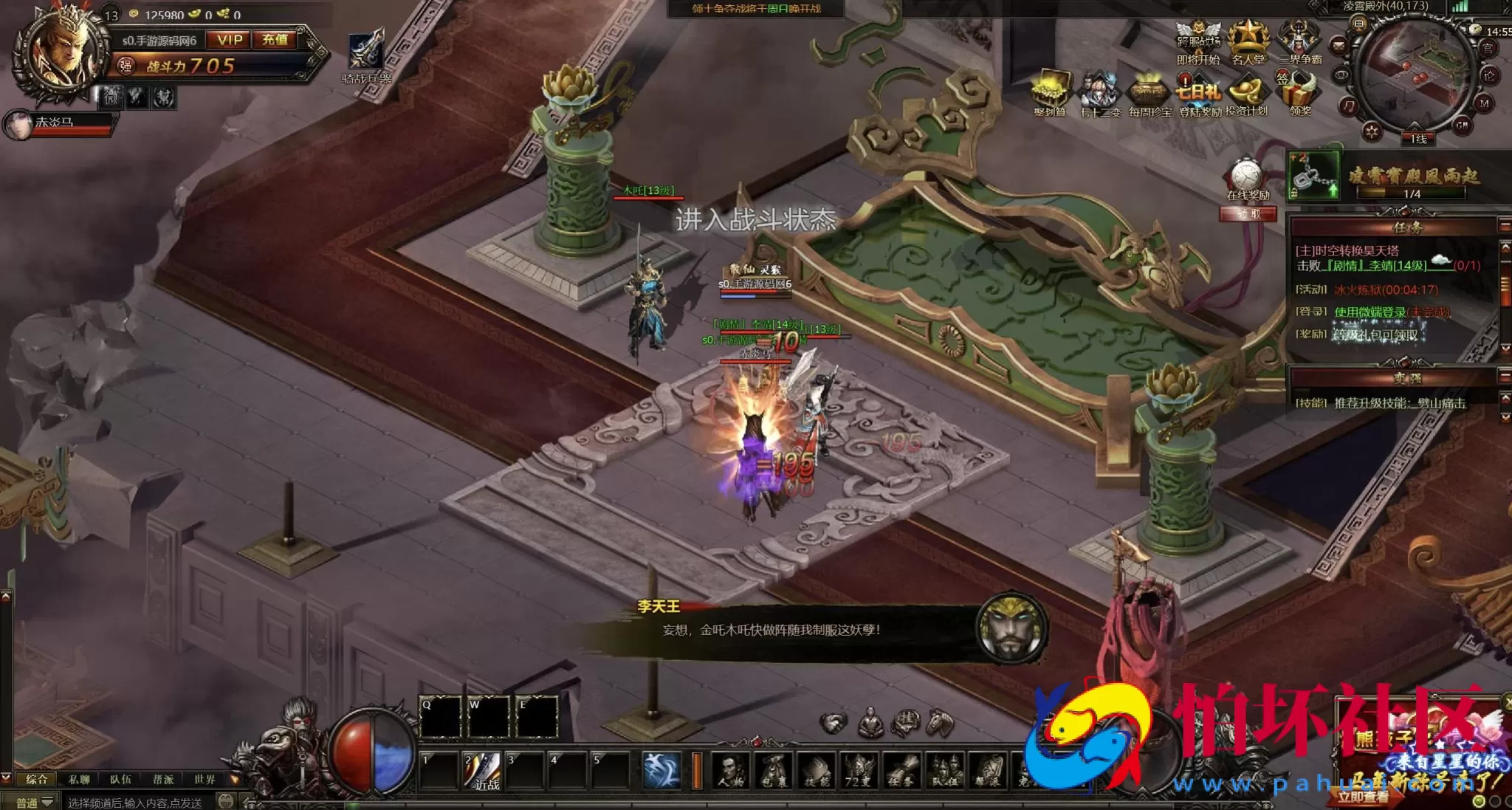Open the mail envelope icon by minimap
Image resolution: width=1512 pixels, height=810 pixels.
point(1338,46)
